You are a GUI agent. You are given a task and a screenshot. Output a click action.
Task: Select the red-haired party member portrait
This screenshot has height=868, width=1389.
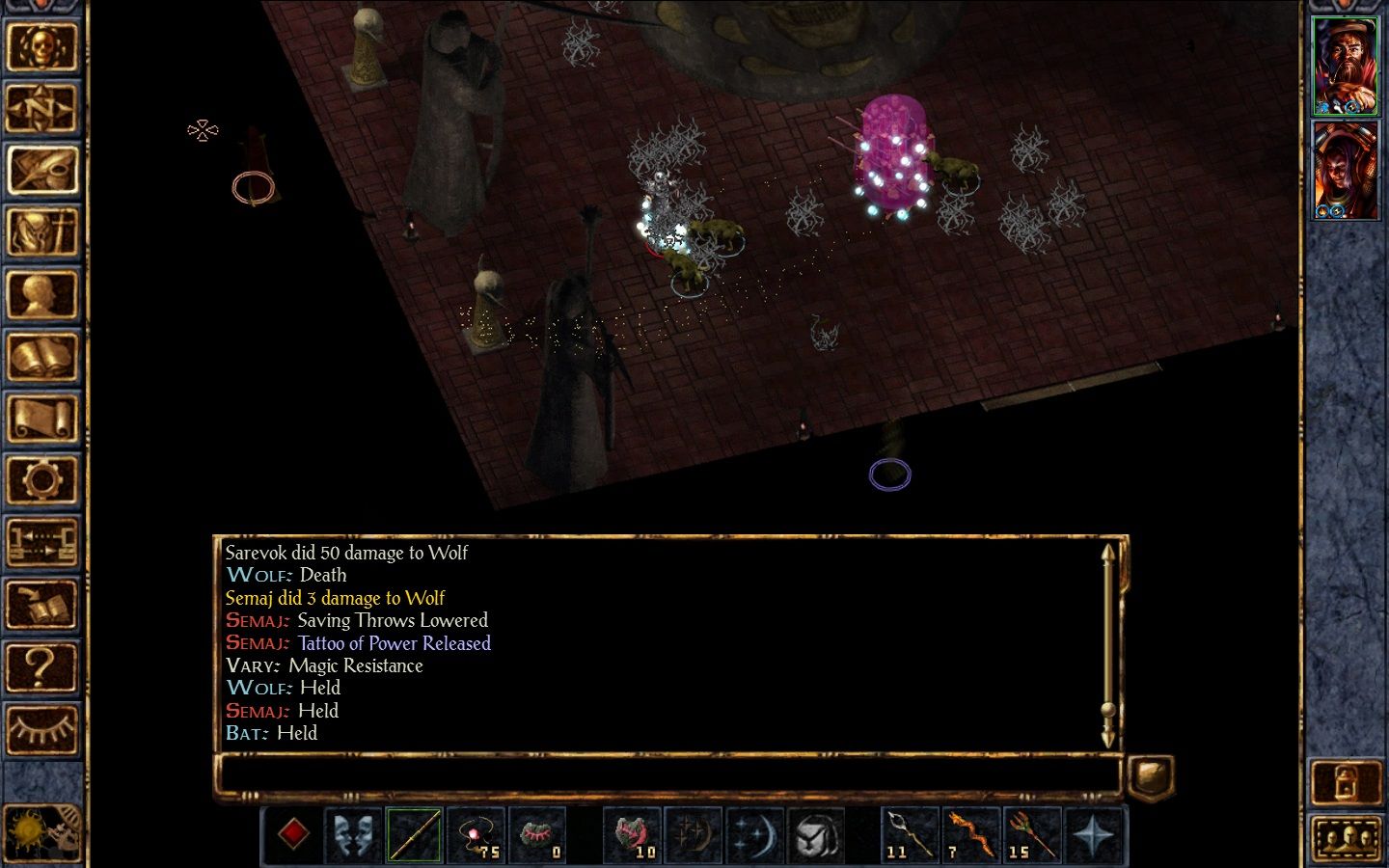pos(1347,171)
